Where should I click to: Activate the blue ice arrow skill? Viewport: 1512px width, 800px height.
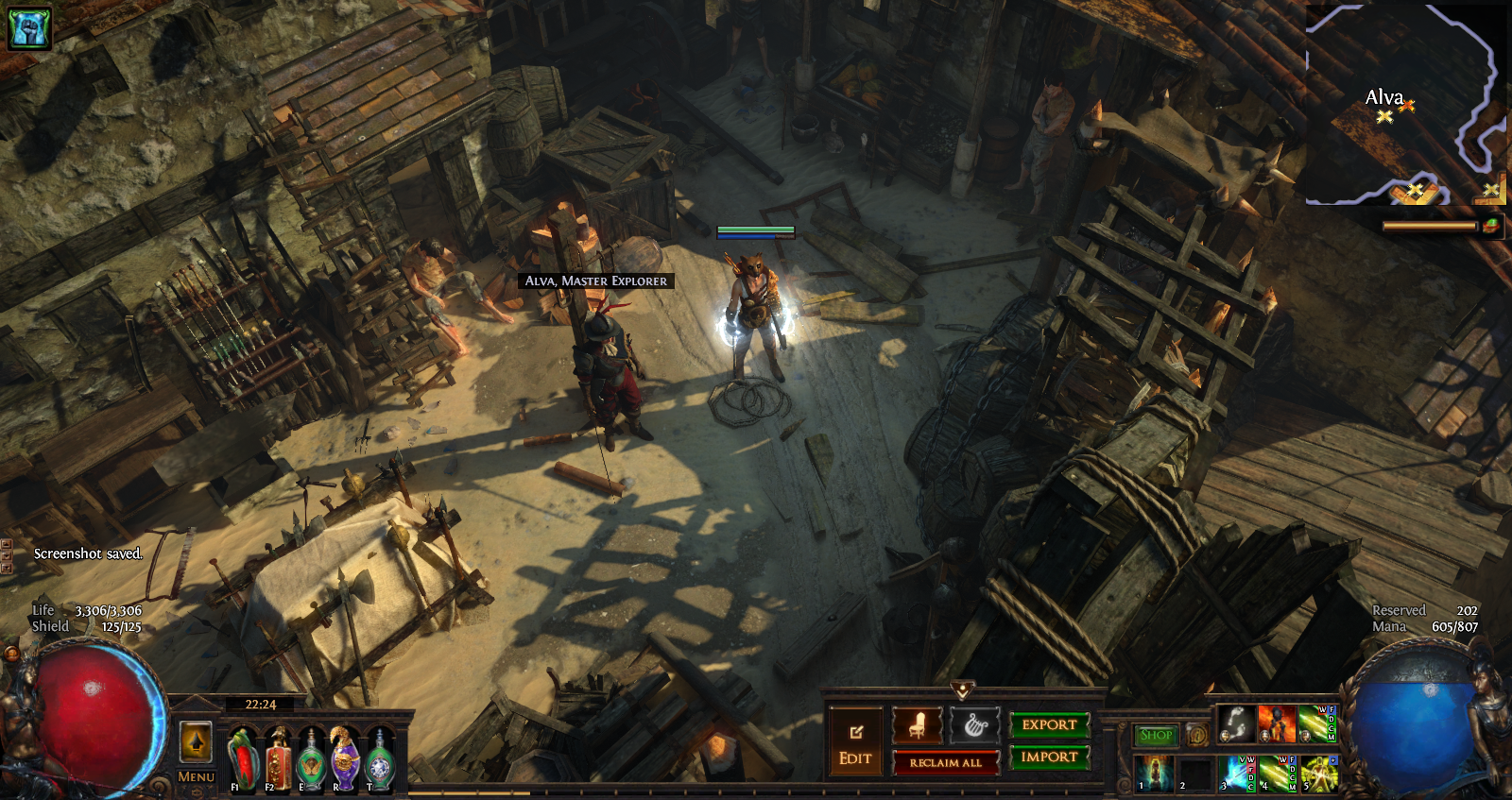(x=1236, y=773)
